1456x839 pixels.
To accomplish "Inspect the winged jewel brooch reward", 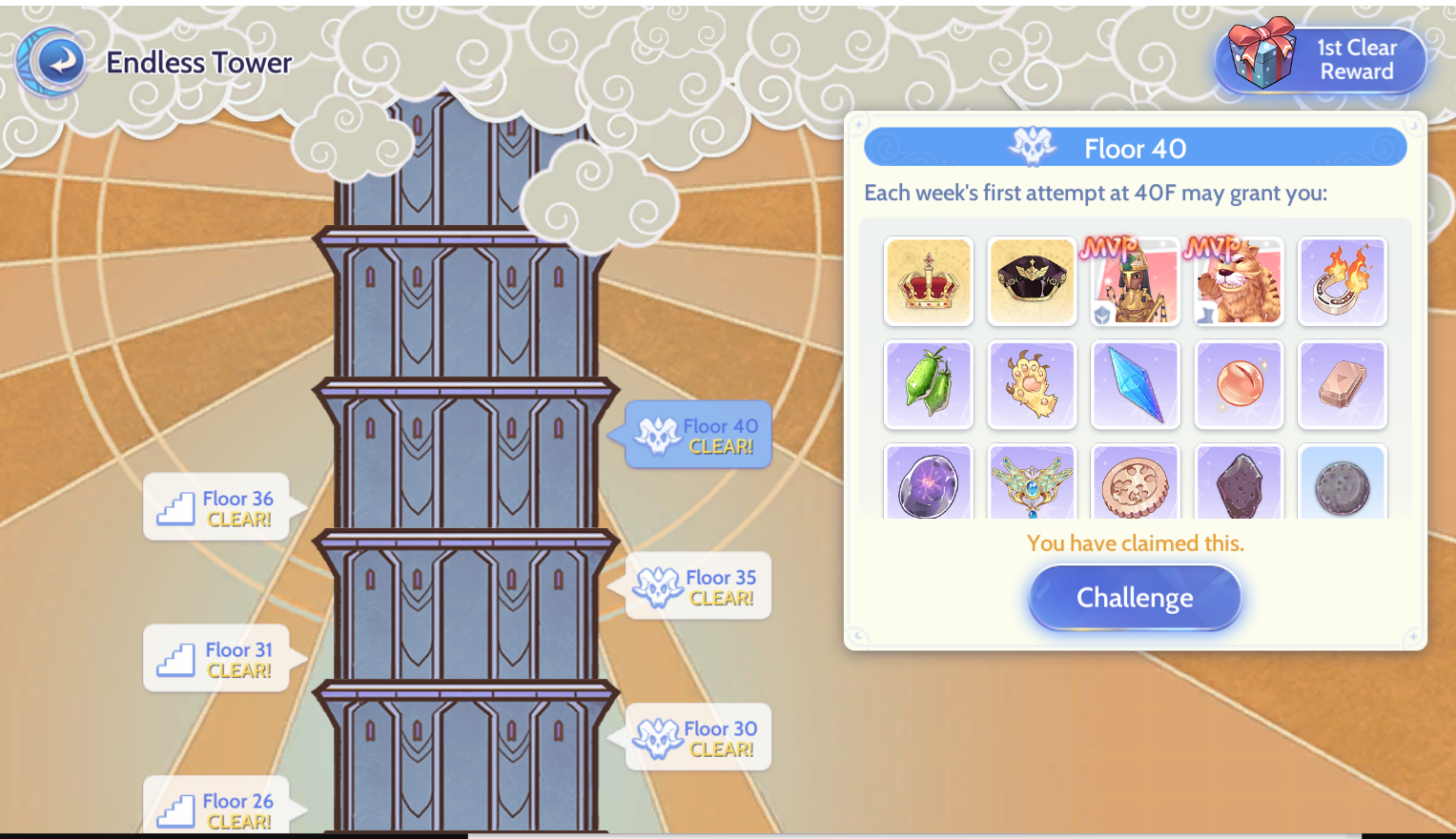I will click(1032, 483).
